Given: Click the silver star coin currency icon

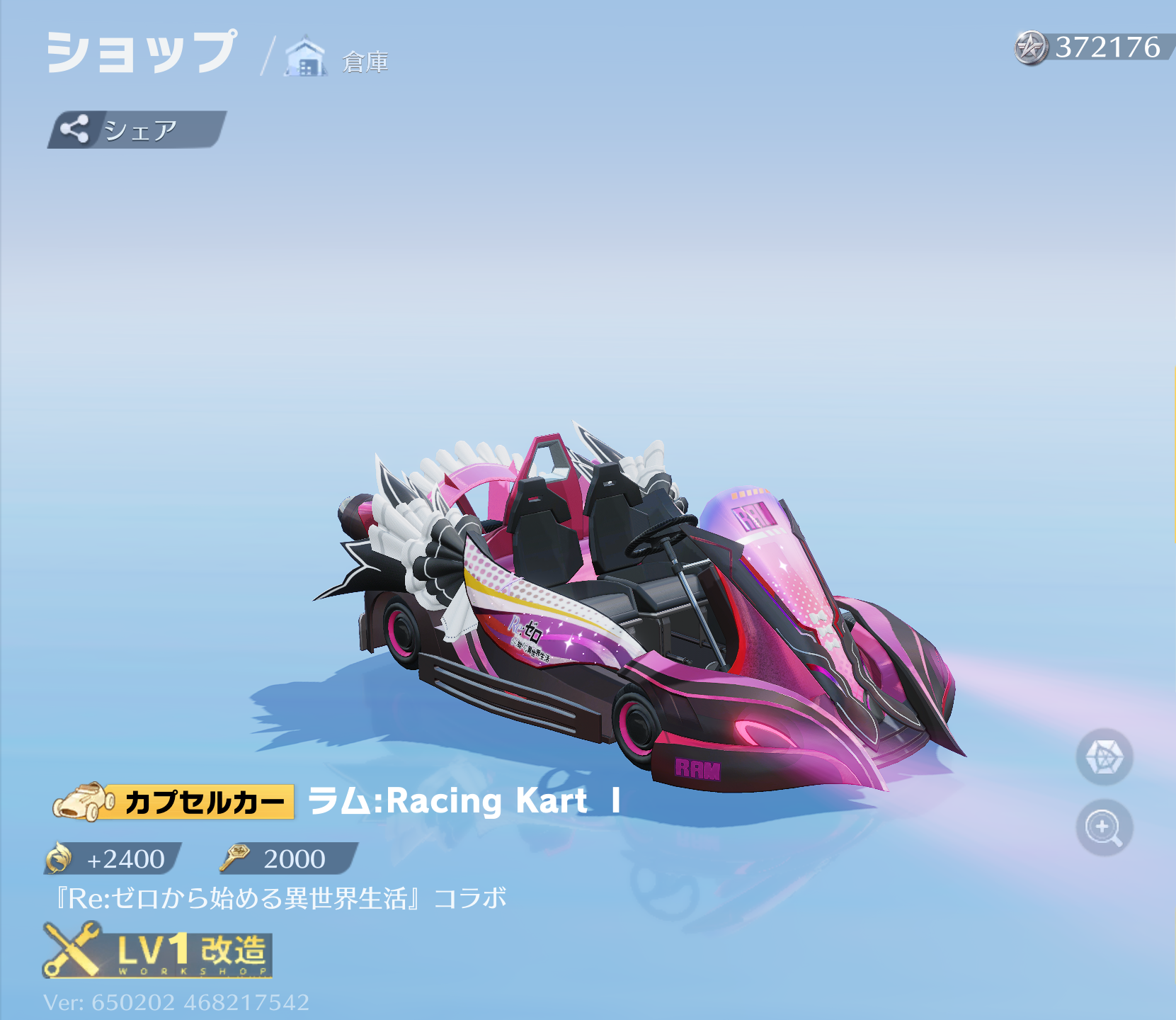Looking at the screenshot, I should click(1031, 48).
